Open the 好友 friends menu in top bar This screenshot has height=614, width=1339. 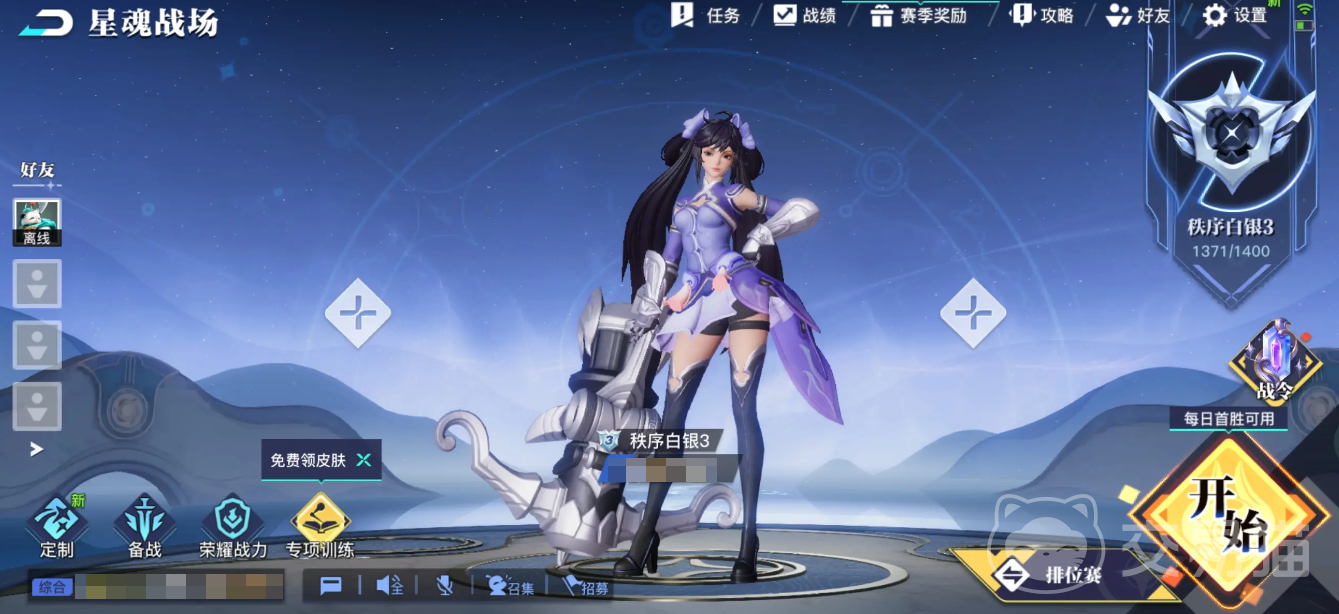1138,15
